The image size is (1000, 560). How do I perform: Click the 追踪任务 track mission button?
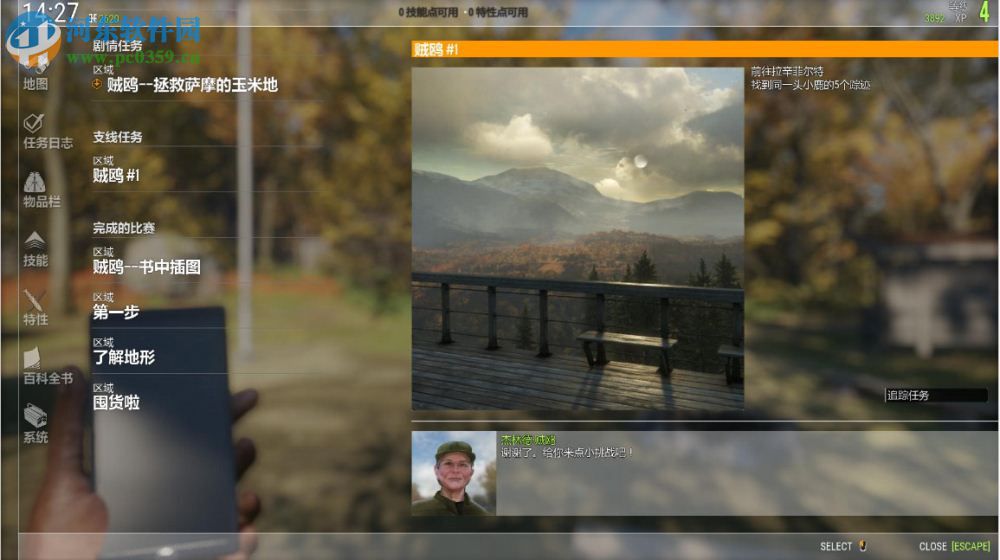(x=934, y=395)
